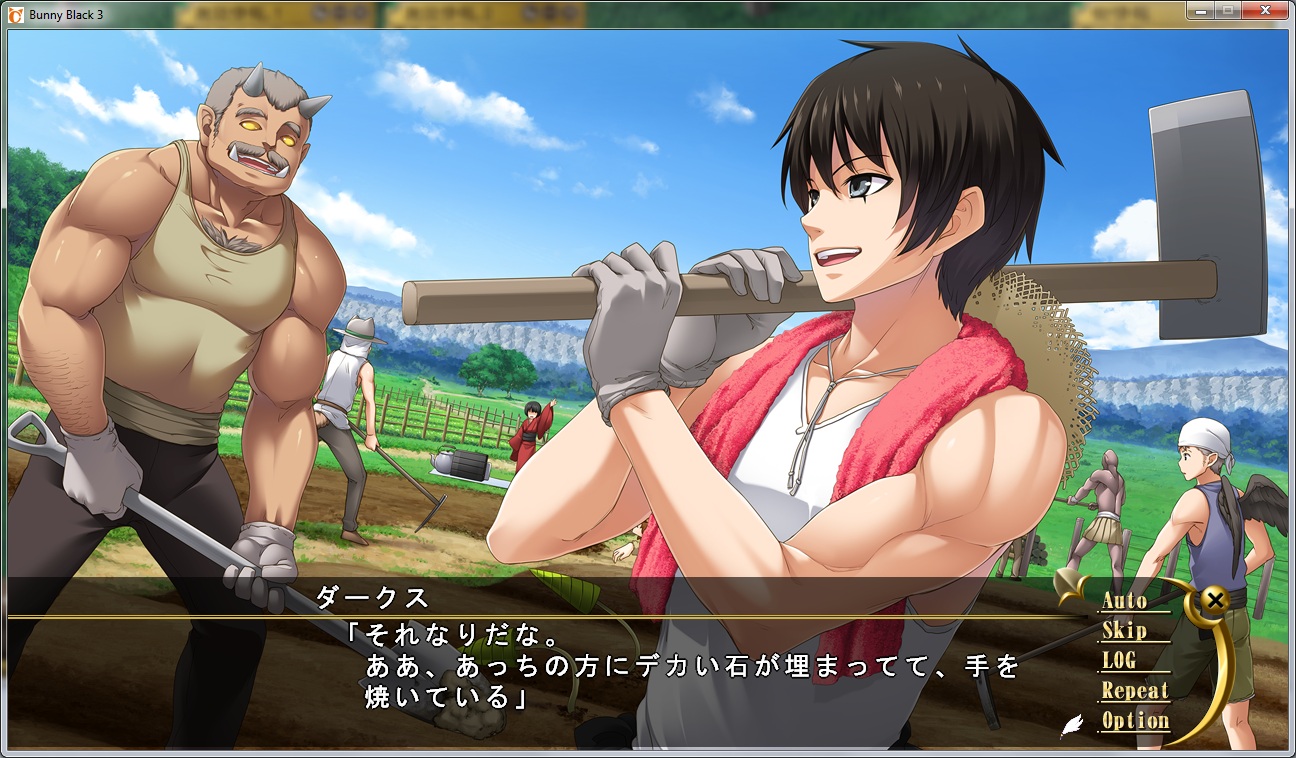Close the Bunny Black 3 window
The height and width of the screenshot is (758, 1296).
(x=1265, y=10)
